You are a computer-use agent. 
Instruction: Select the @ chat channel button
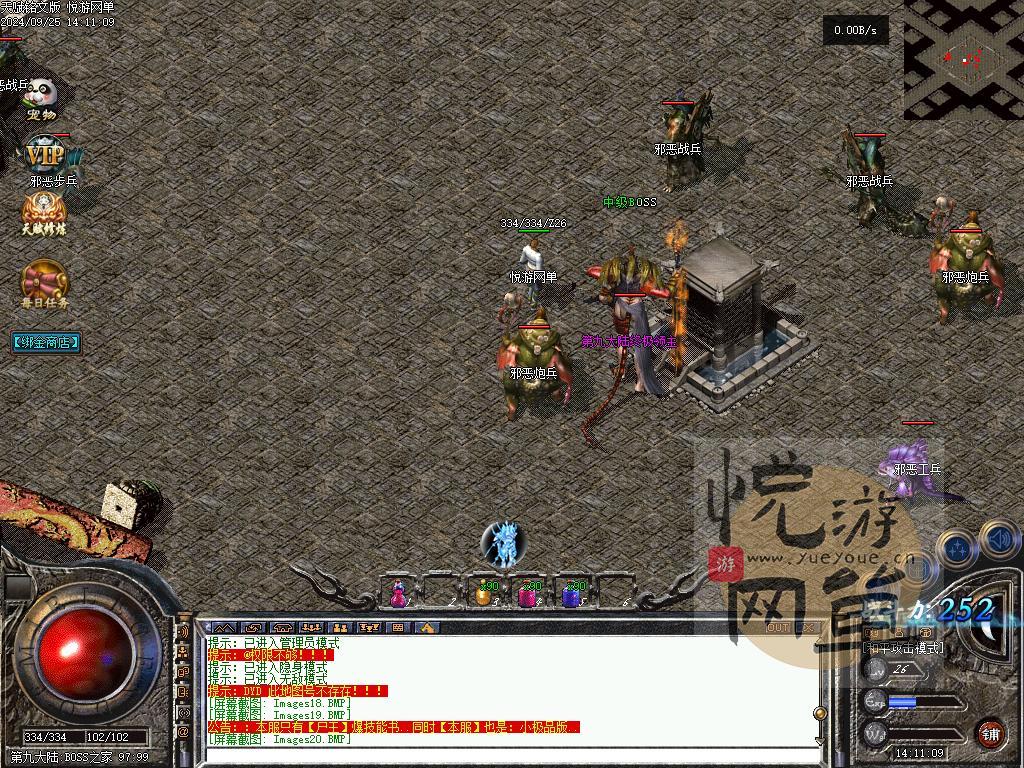[x=183, y=732]
